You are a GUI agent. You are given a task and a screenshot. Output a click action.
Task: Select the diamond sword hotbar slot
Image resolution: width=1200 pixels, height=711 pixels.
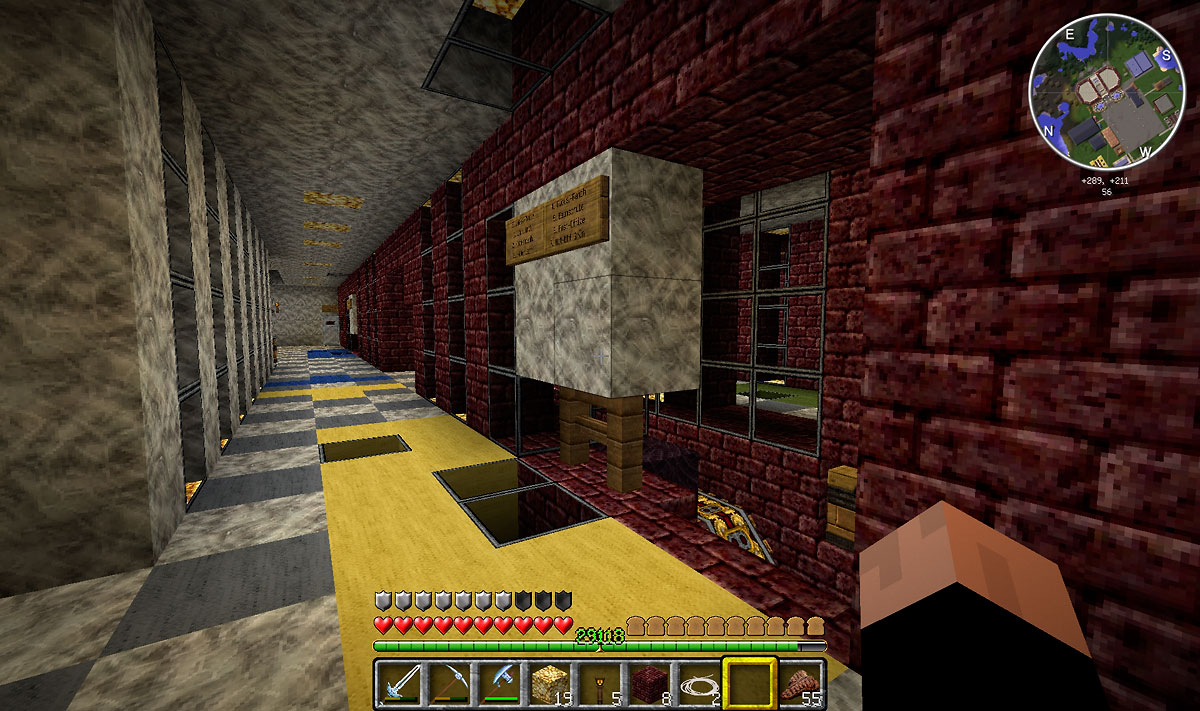(401, 684)
